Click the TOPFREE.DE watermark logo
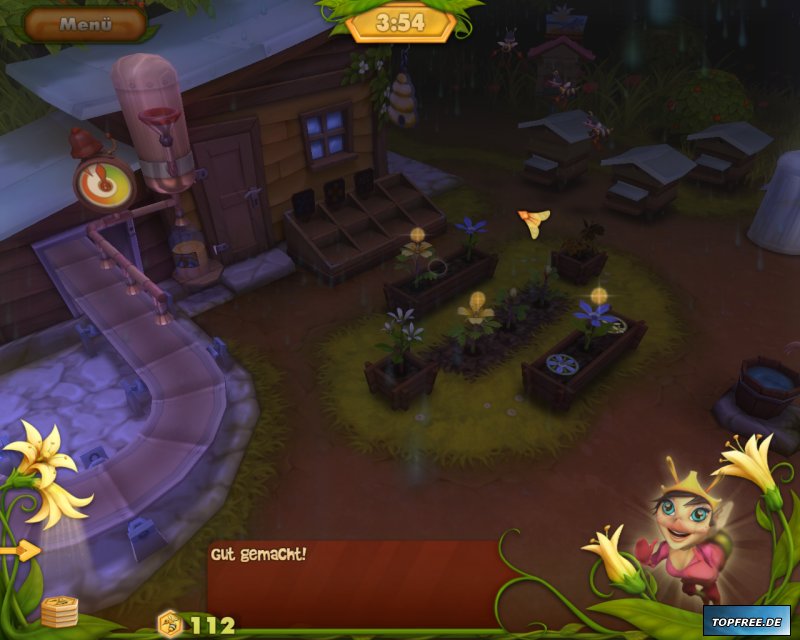This screenshot has height=640, width=800. (x=746, y=620)
